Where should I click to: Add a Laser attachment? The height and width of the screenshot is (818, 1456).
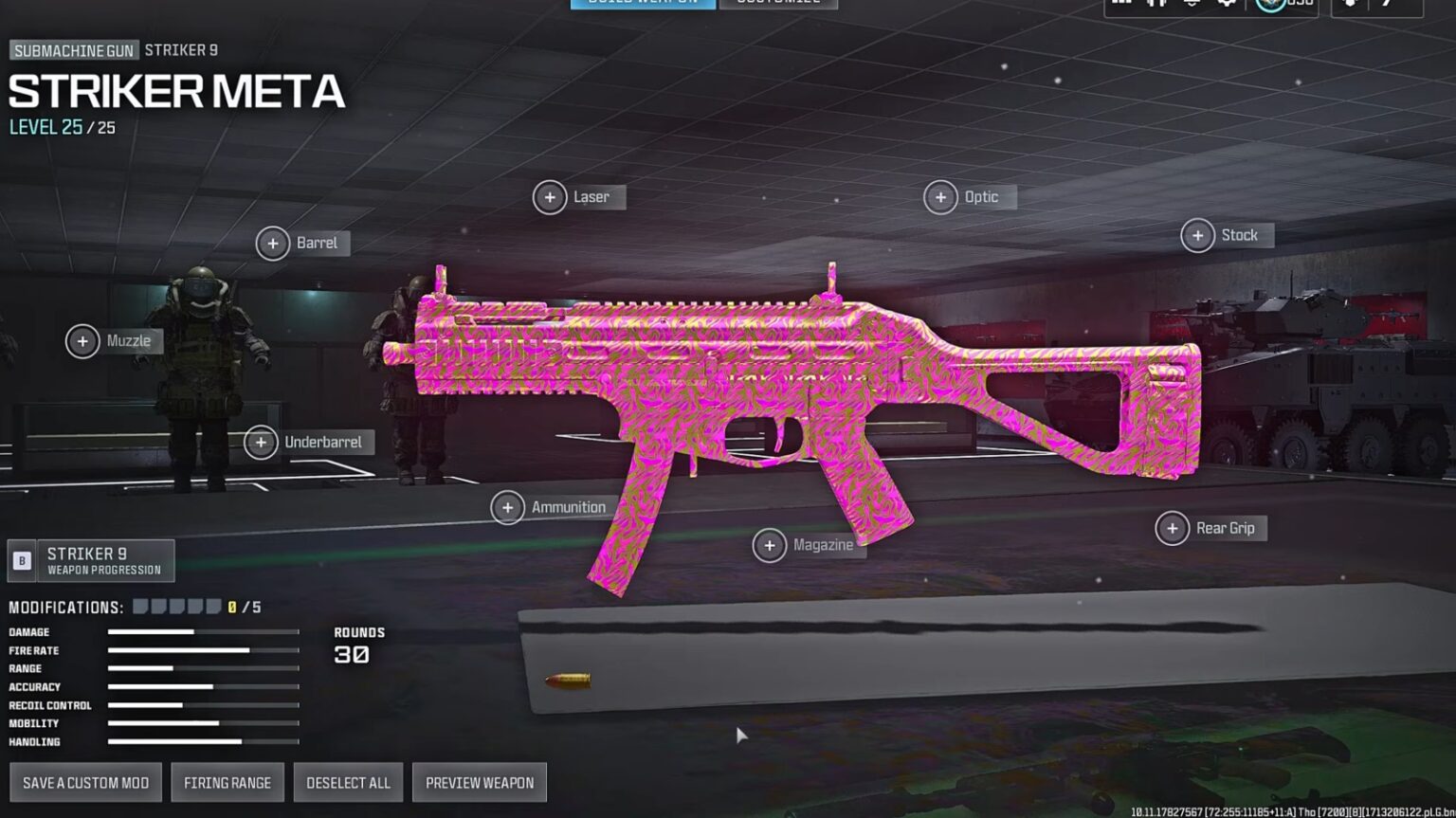pos(550,197)
